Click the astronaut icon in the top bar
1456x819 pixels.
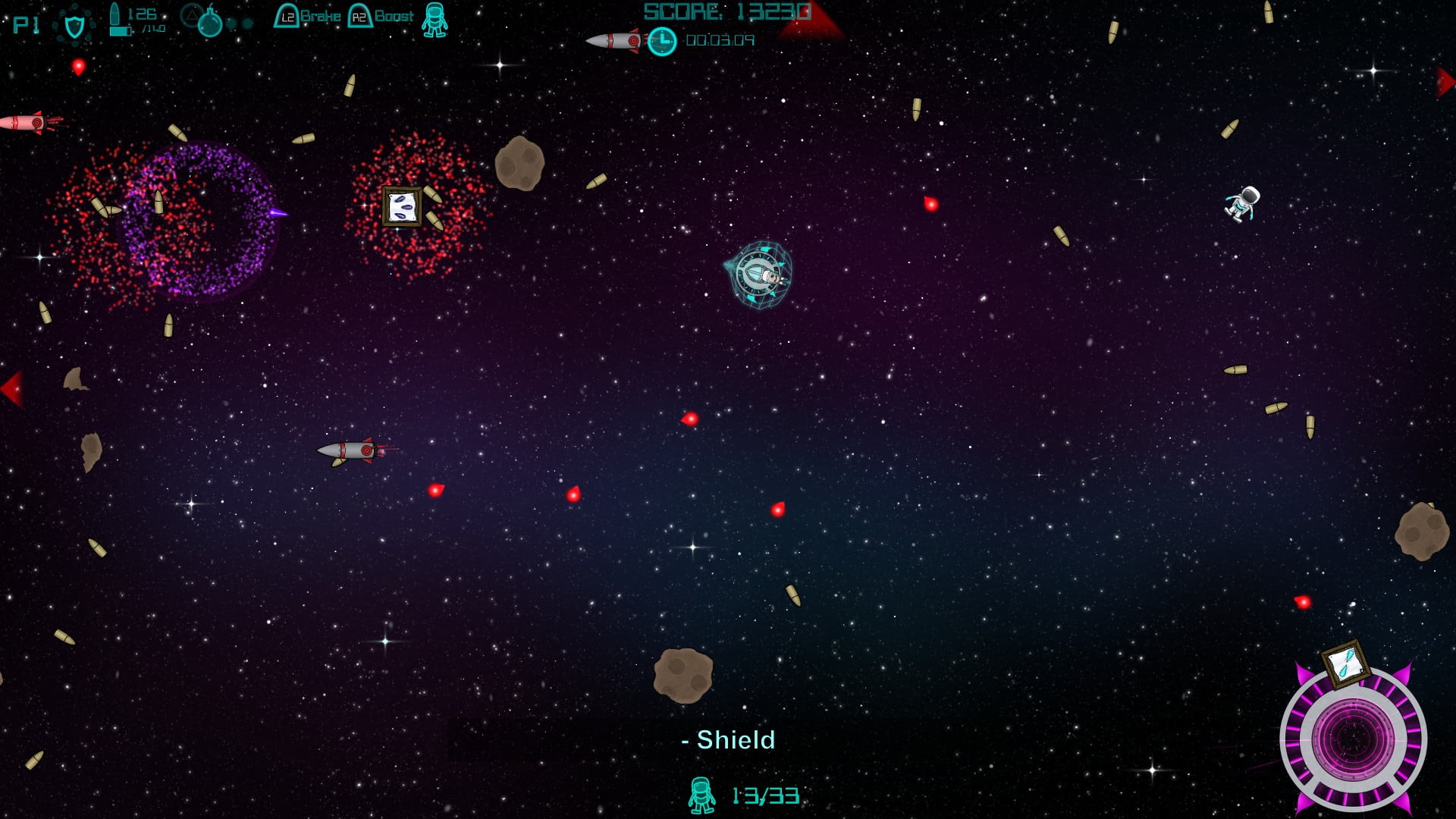(435, 20)
